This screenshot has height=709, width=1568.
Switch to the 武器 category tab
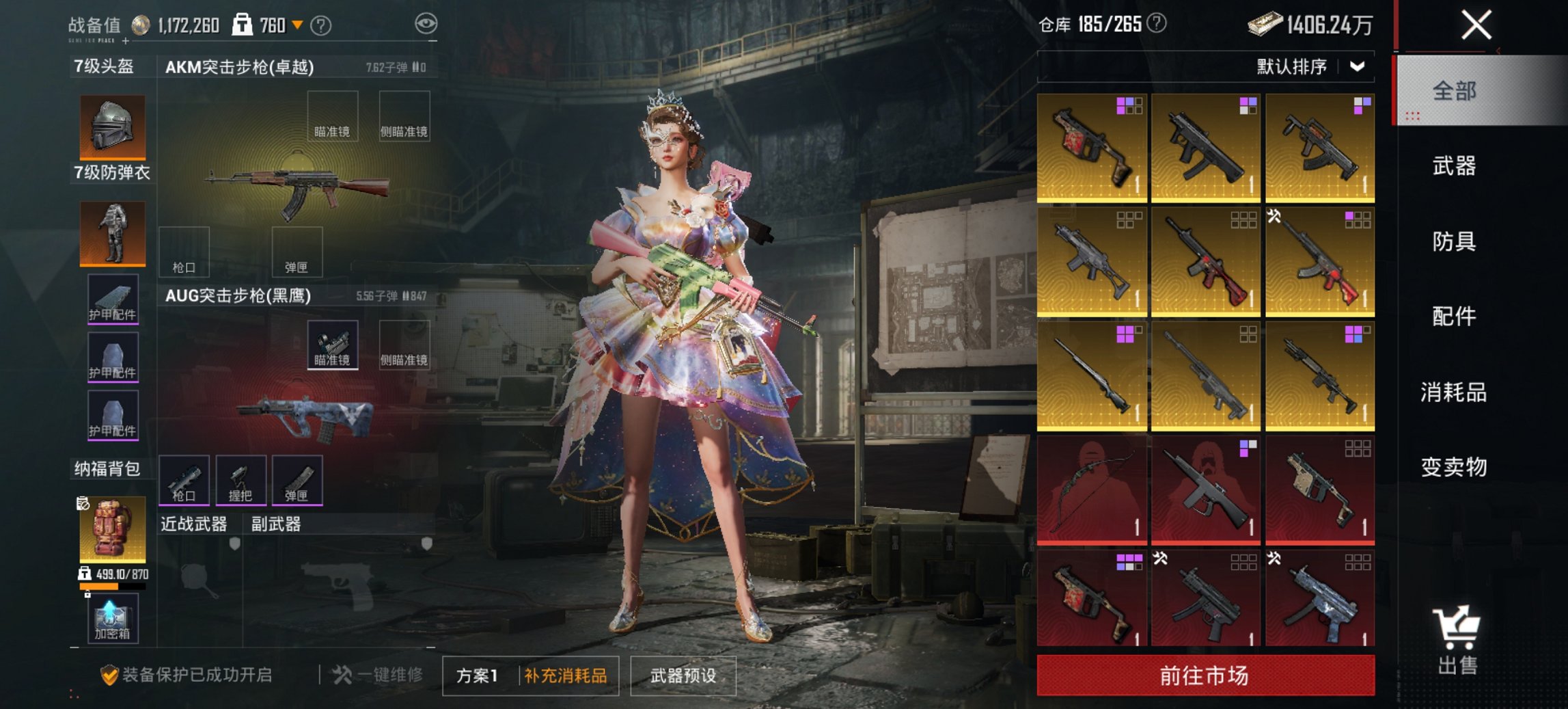(1454, 166)
